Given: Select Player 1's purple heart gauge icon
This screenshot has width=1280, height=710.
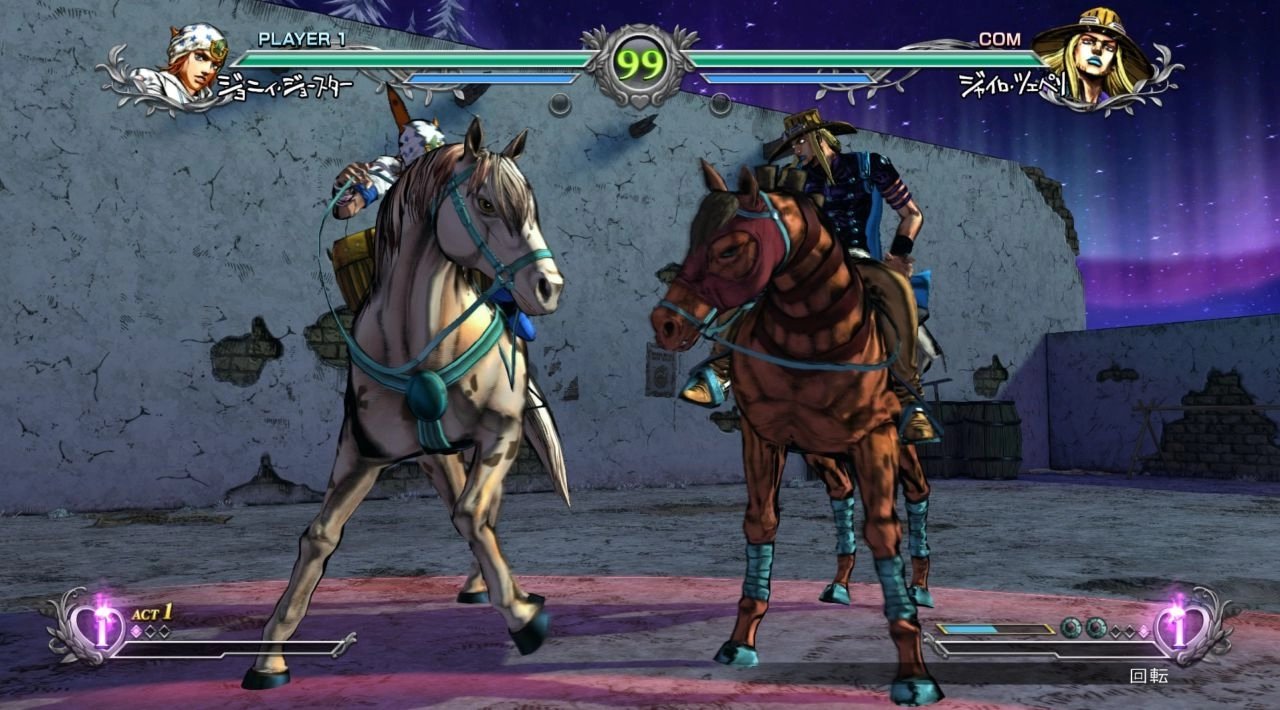Looking at the screenshot, I should 100,627.
